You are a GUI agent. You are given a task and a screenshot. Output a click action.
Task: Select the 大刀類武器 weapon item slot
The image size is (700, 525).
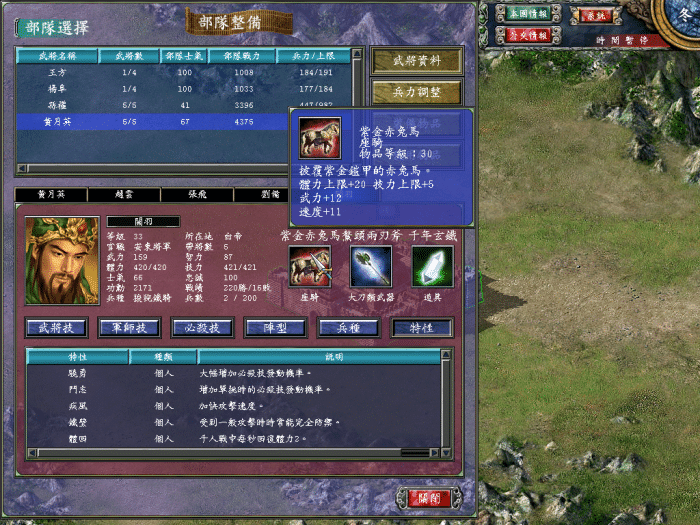(370, 266)
